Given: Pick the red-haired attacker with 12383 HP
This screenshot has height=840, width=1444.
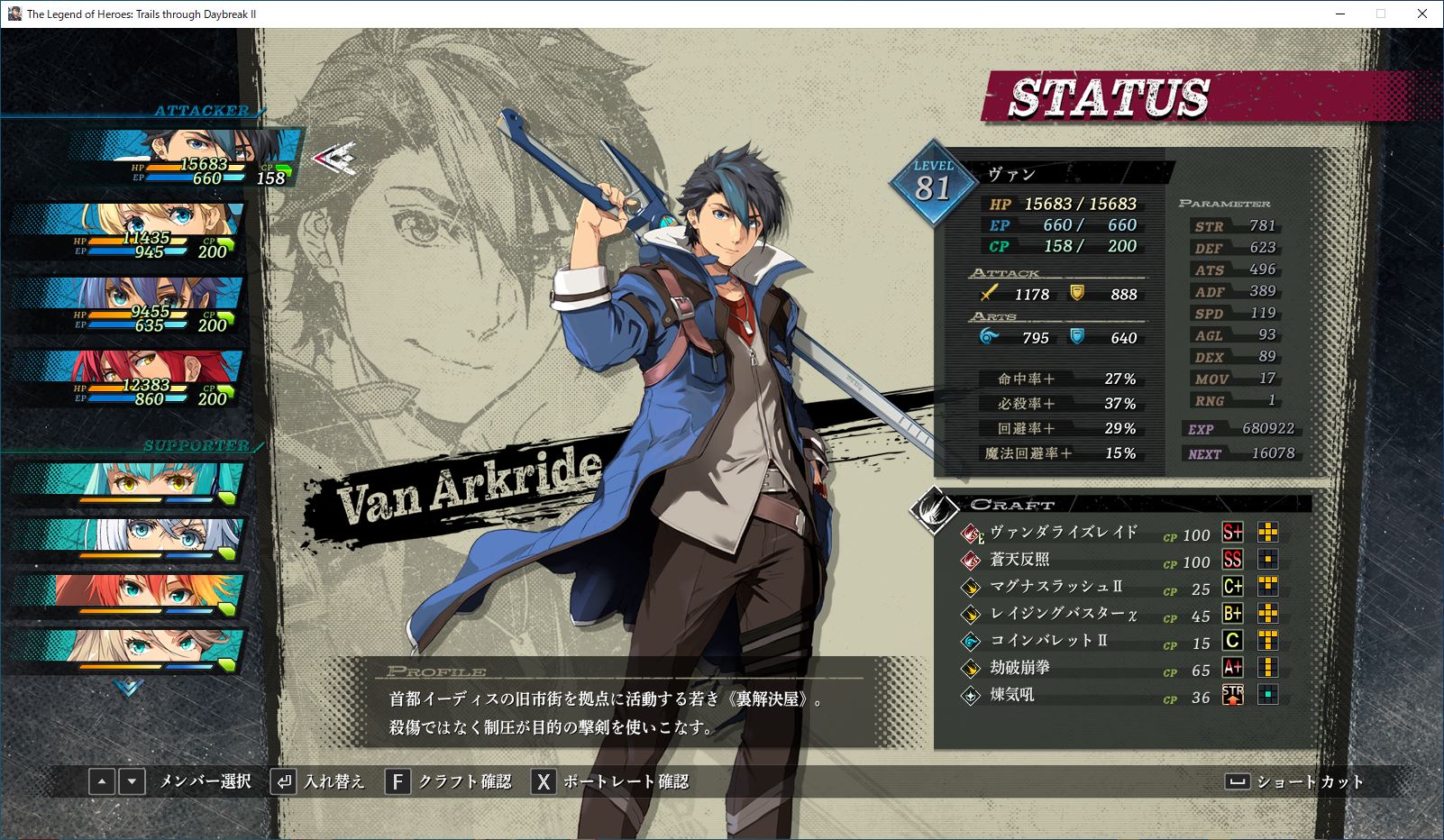Looking at the screenshot, I should 128,379.
